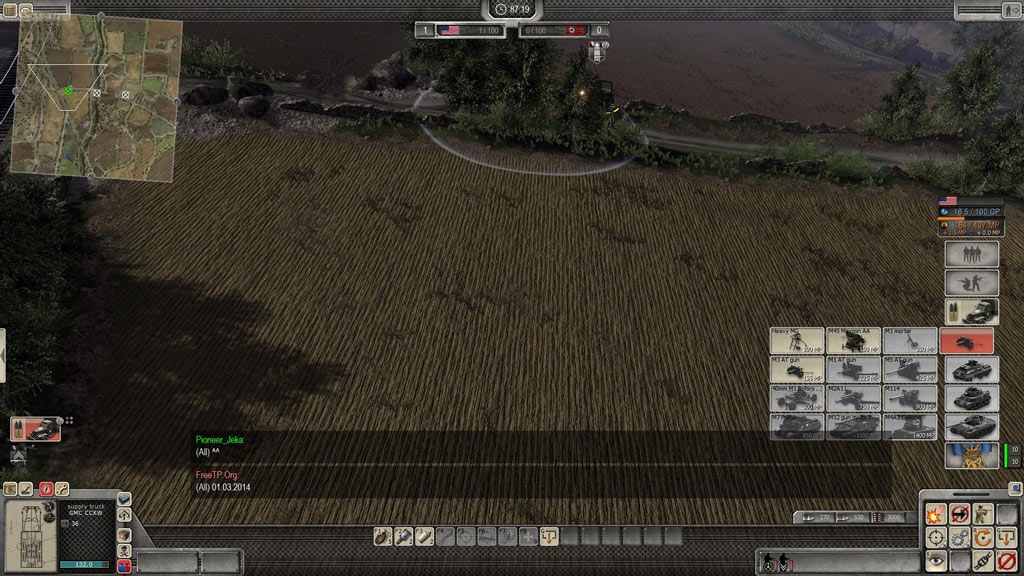Open the infantry squads purchase category

click(971, 254)
